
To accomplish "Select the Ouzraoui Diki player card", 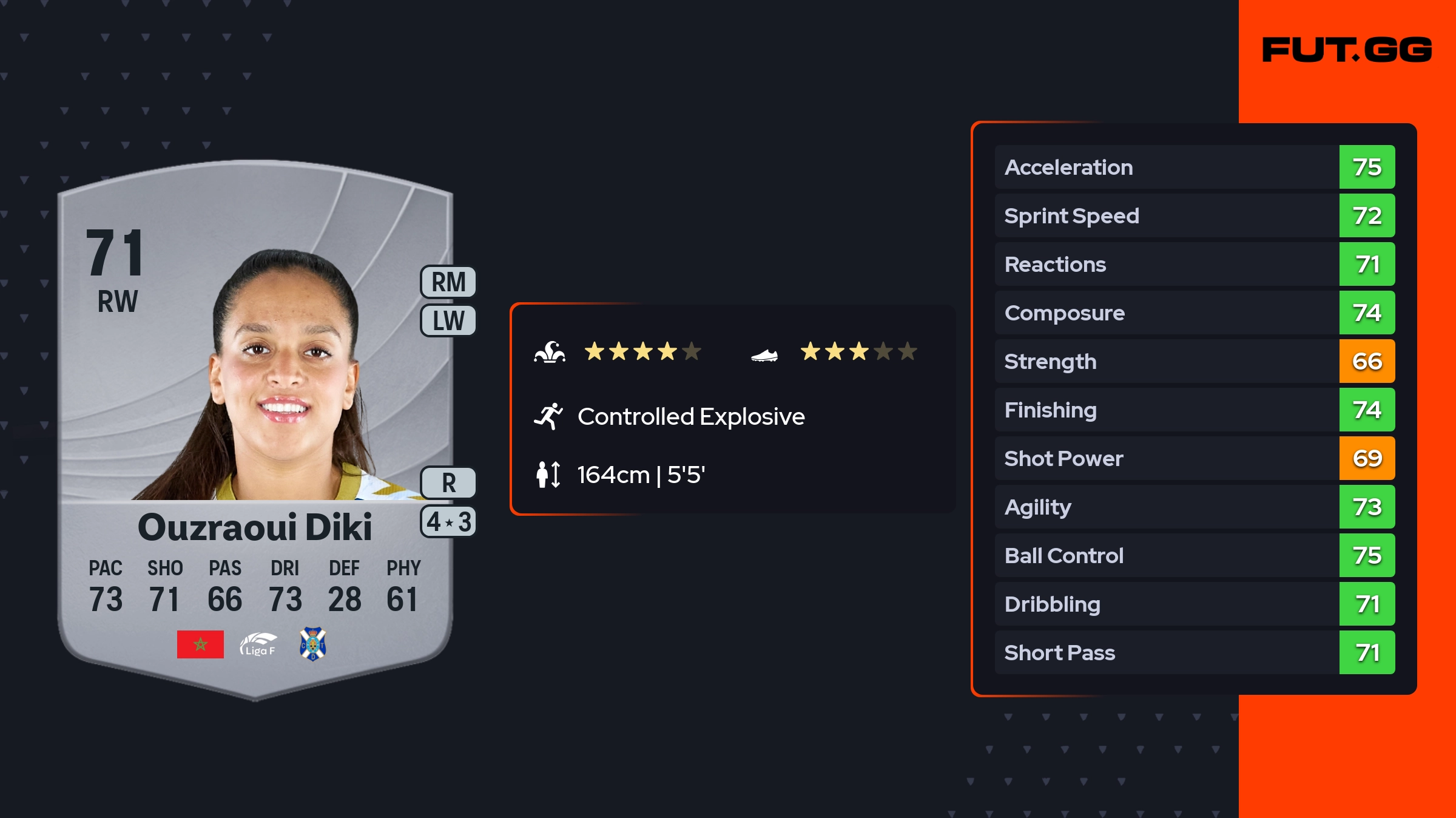I will [255, 425].
